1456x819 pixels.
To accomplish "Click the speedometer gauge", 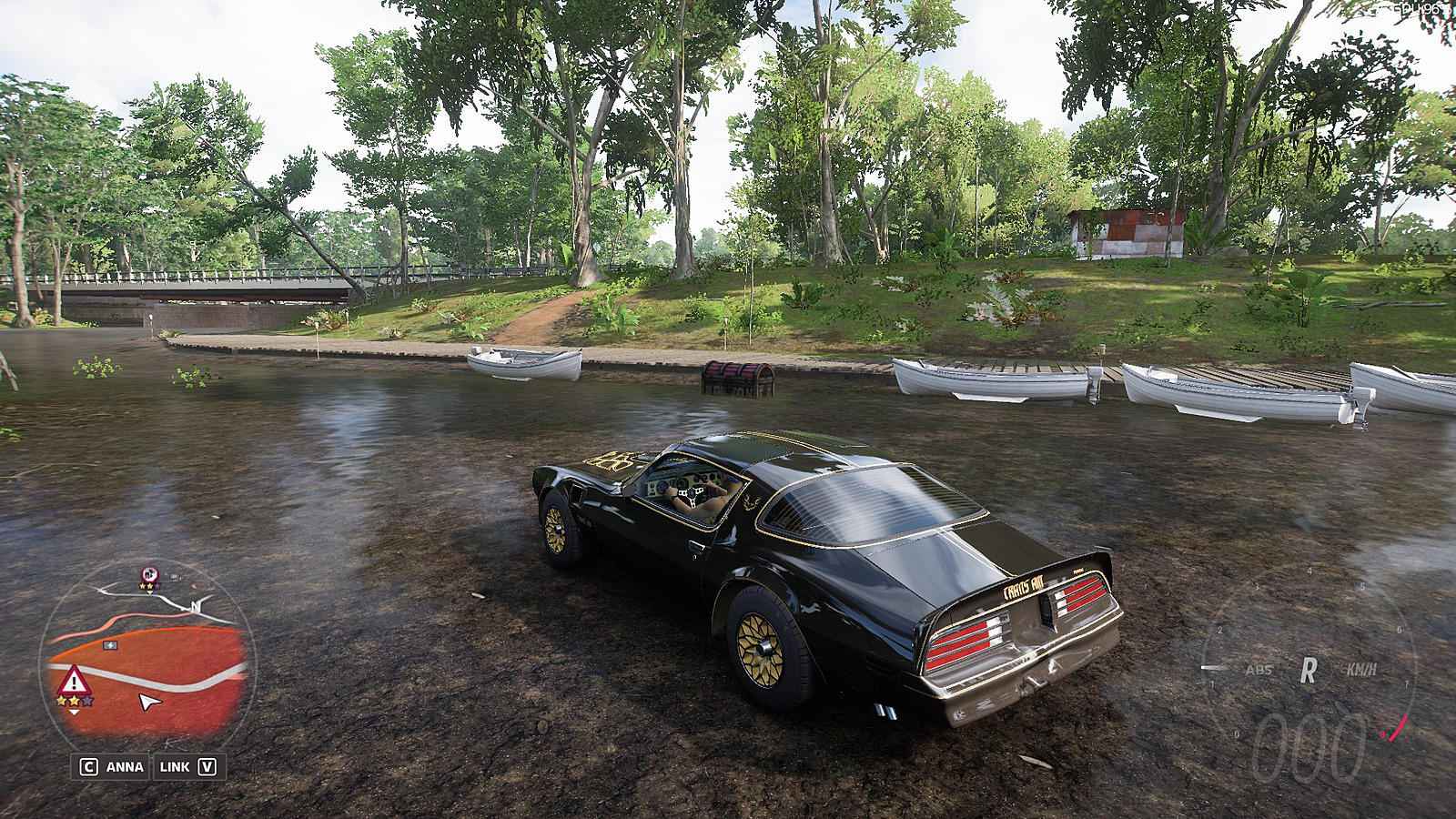I will pyautogui.click(x=1308, y=672).
